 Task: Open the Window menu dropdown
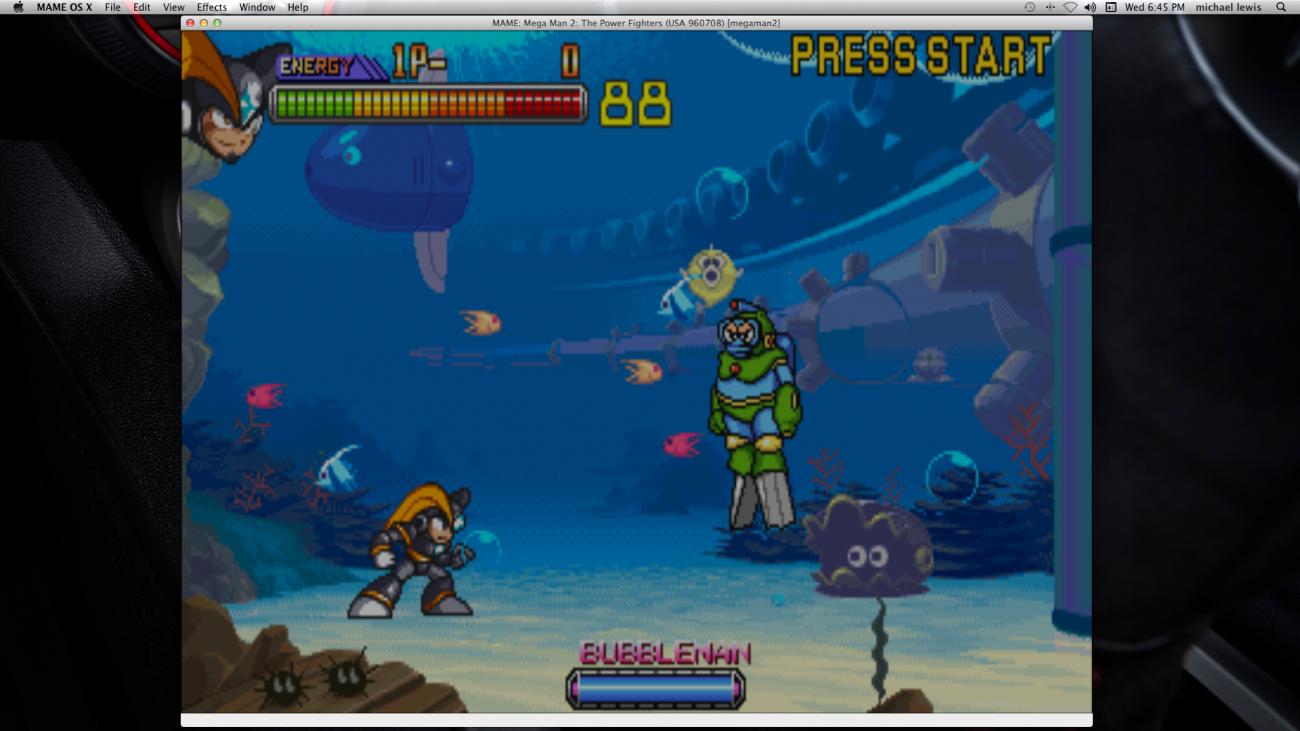click(256, 7)
